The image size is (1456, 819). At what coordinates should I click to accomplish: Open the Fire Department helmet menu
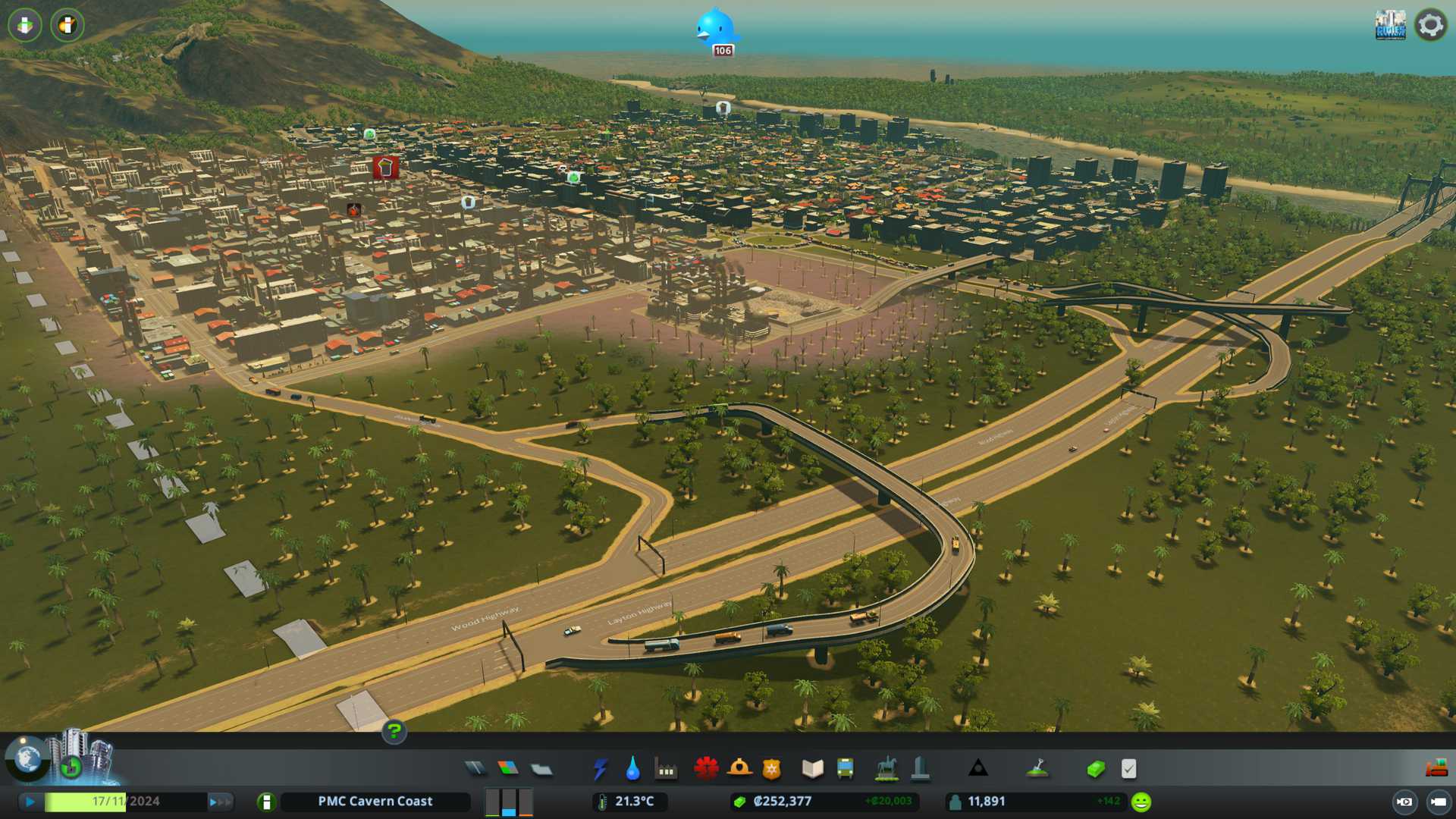coord(739,769)
